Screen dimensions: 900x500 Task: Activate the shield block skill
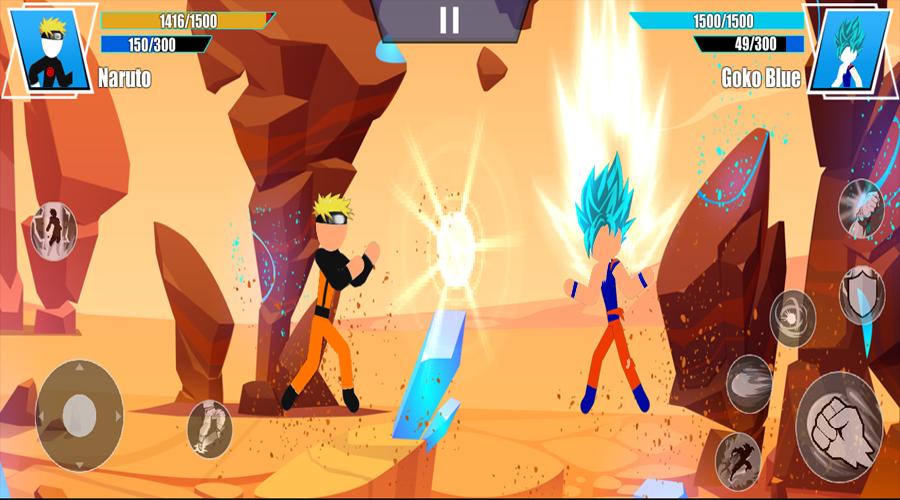pos(861,294)
